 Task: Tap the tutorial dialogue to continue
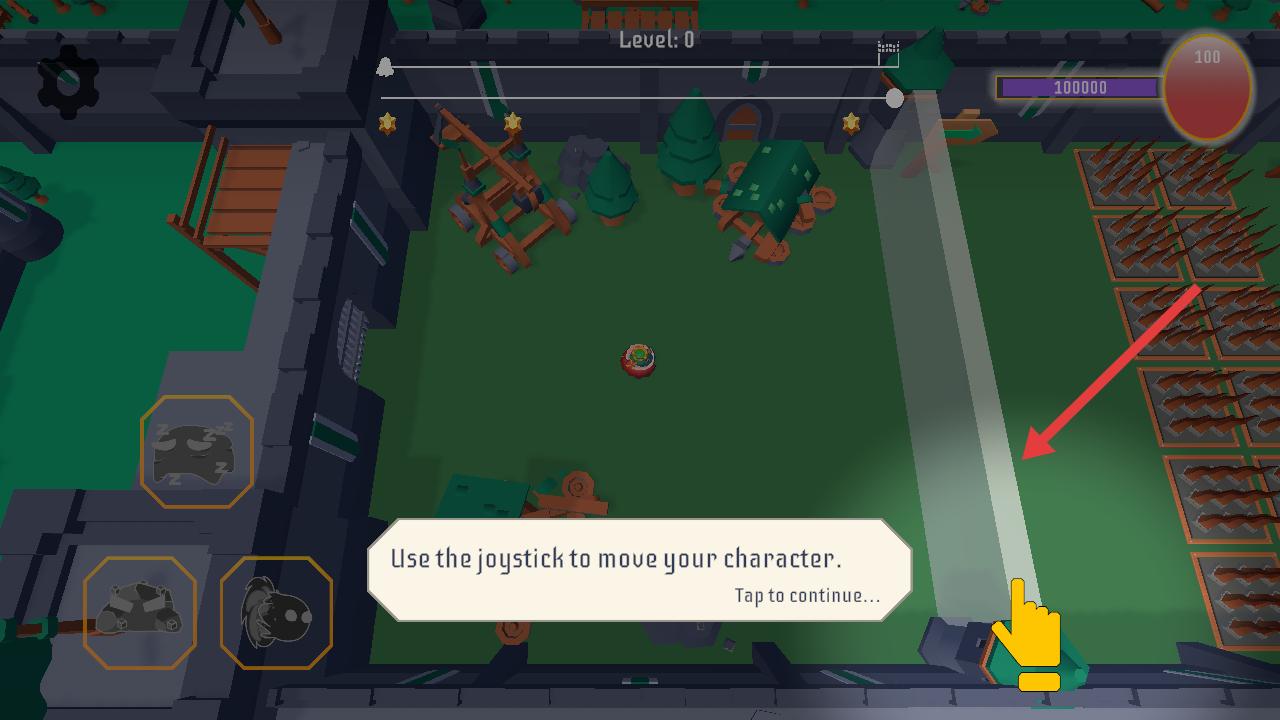tap(640, 570)
